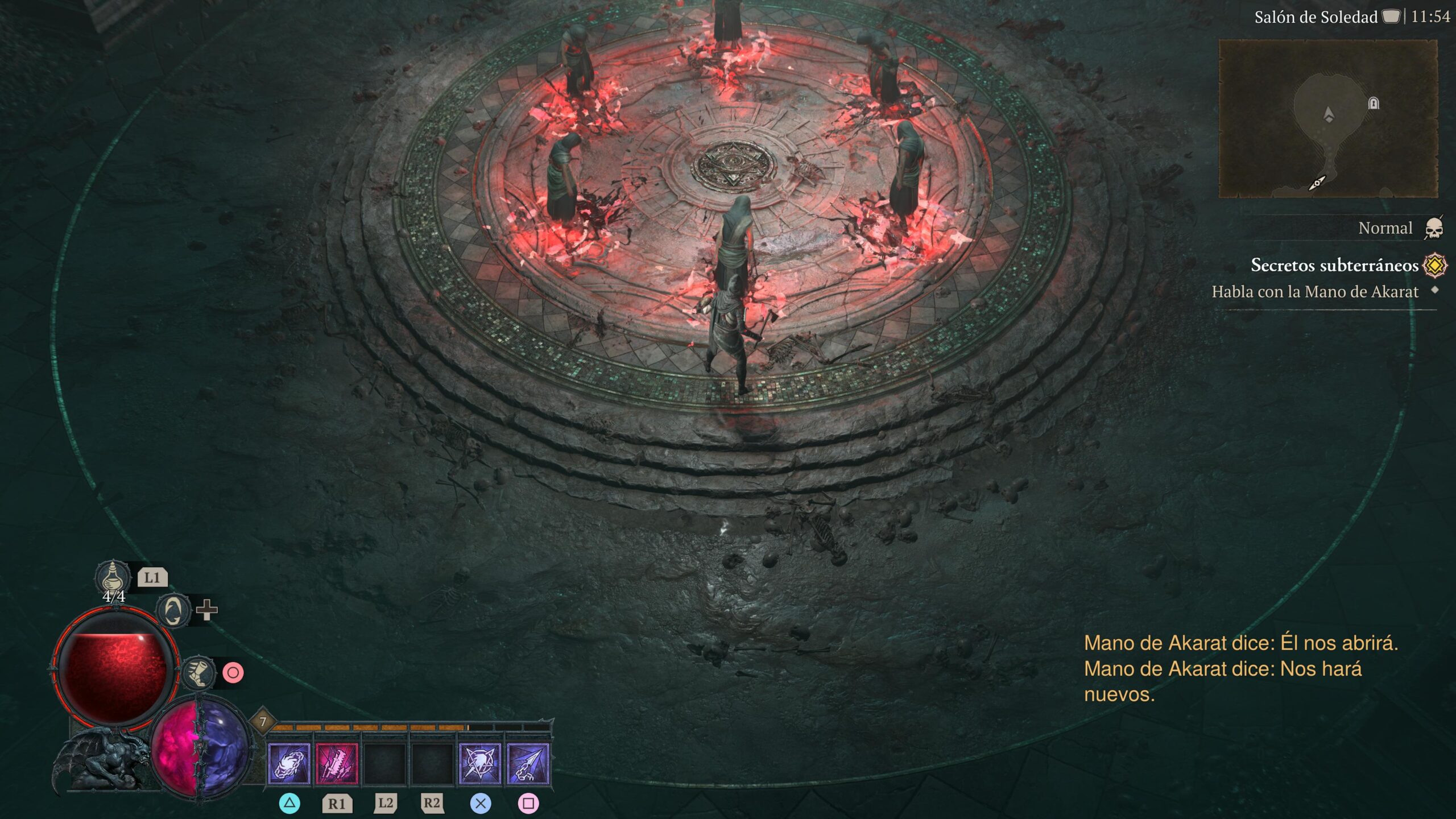
Task: Activate the evade boot icon
Action: pyautogui.click(x=198, y=673)
